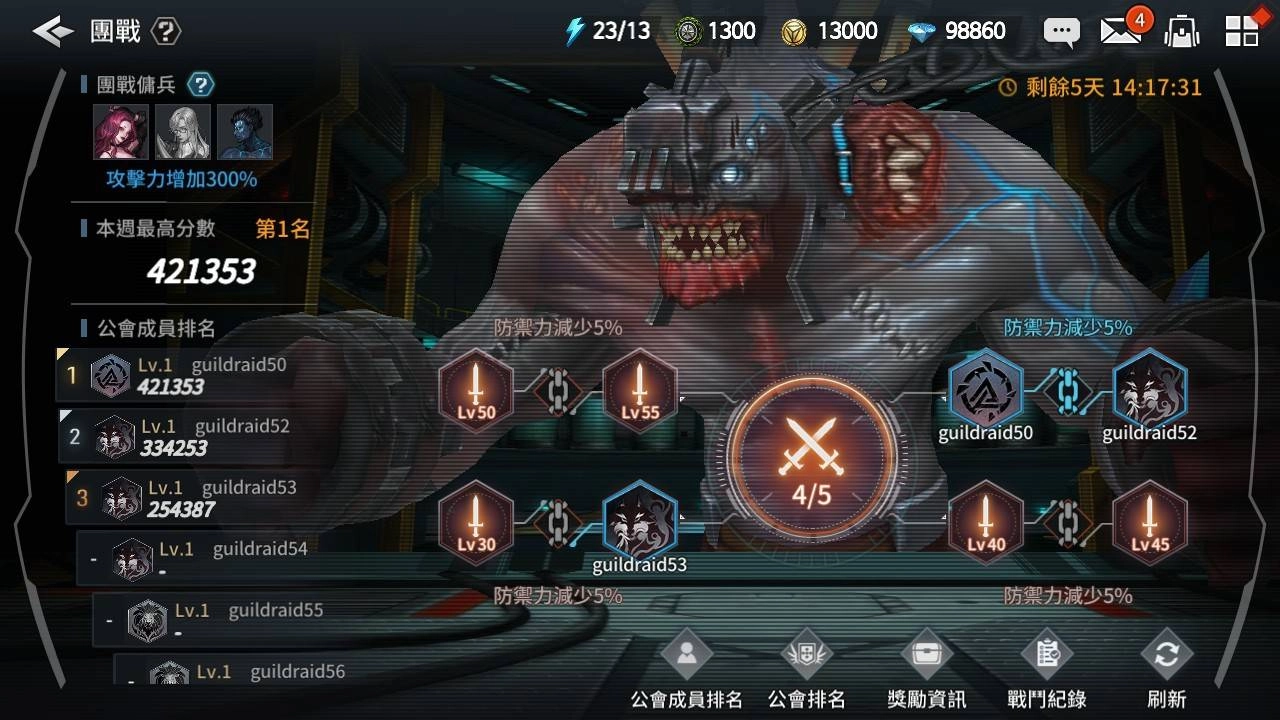Open guildraid52's slot in the formation
The image size is (1280, 720).
tap(1150, 390)
